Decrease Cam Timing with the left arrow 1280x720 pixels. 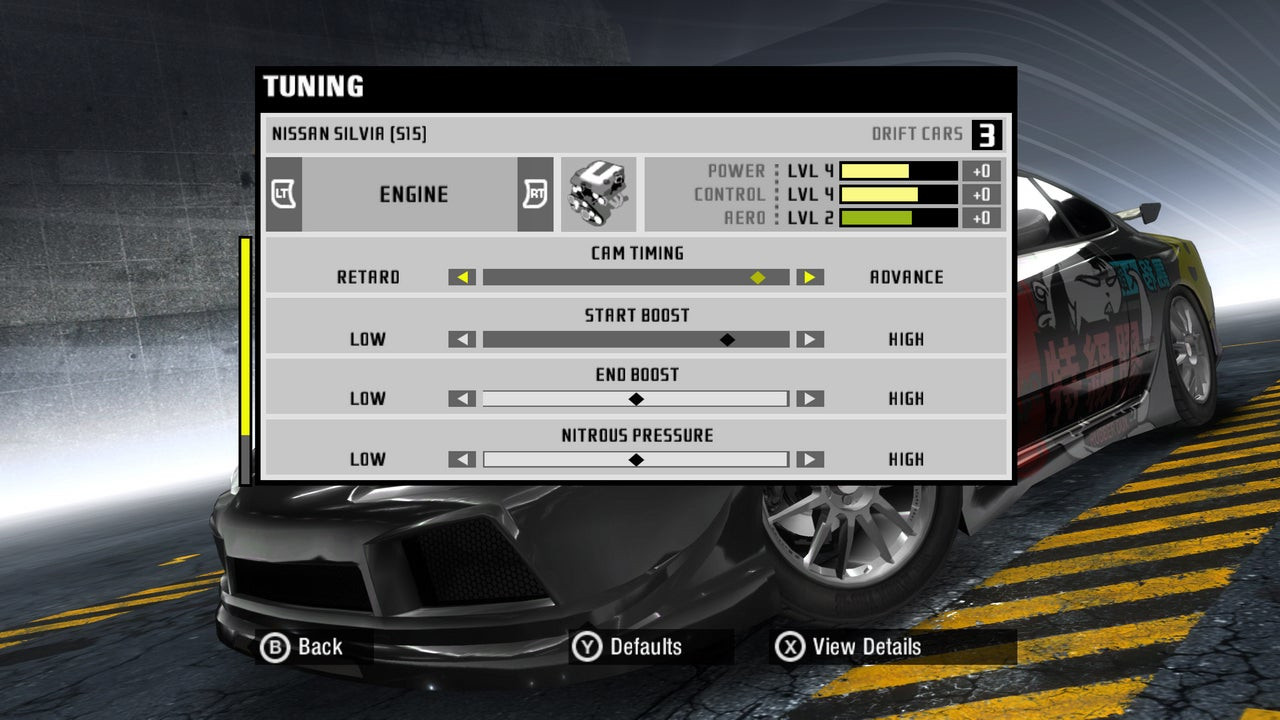coord(462,277)
